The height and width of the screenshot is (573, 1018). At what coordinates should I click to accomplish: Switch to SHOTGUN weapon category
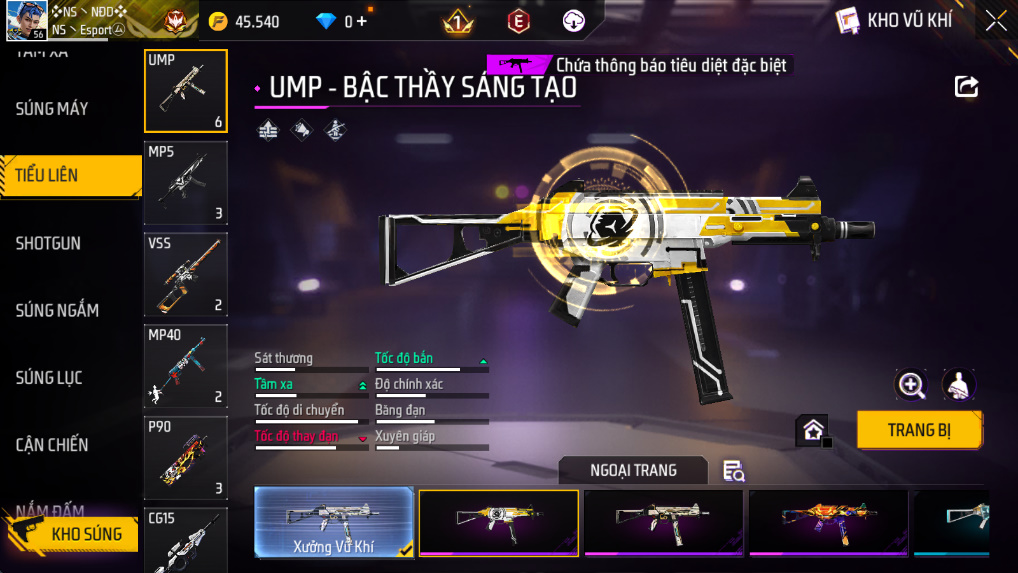tap(48, 243)
